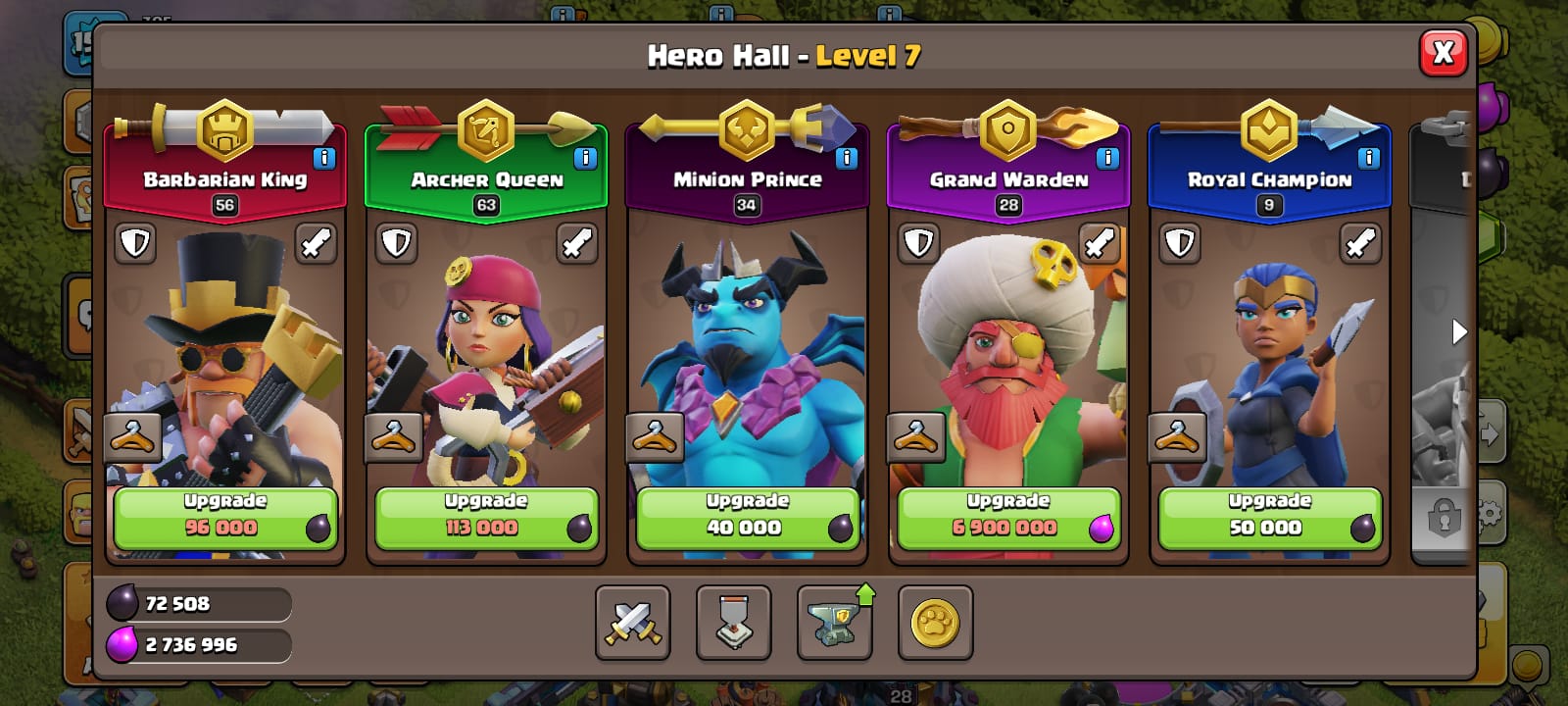Open Minion Prince hanger skin button
Image resolution: width=1568 pixels, height=706 pixels.
[654, 437]
